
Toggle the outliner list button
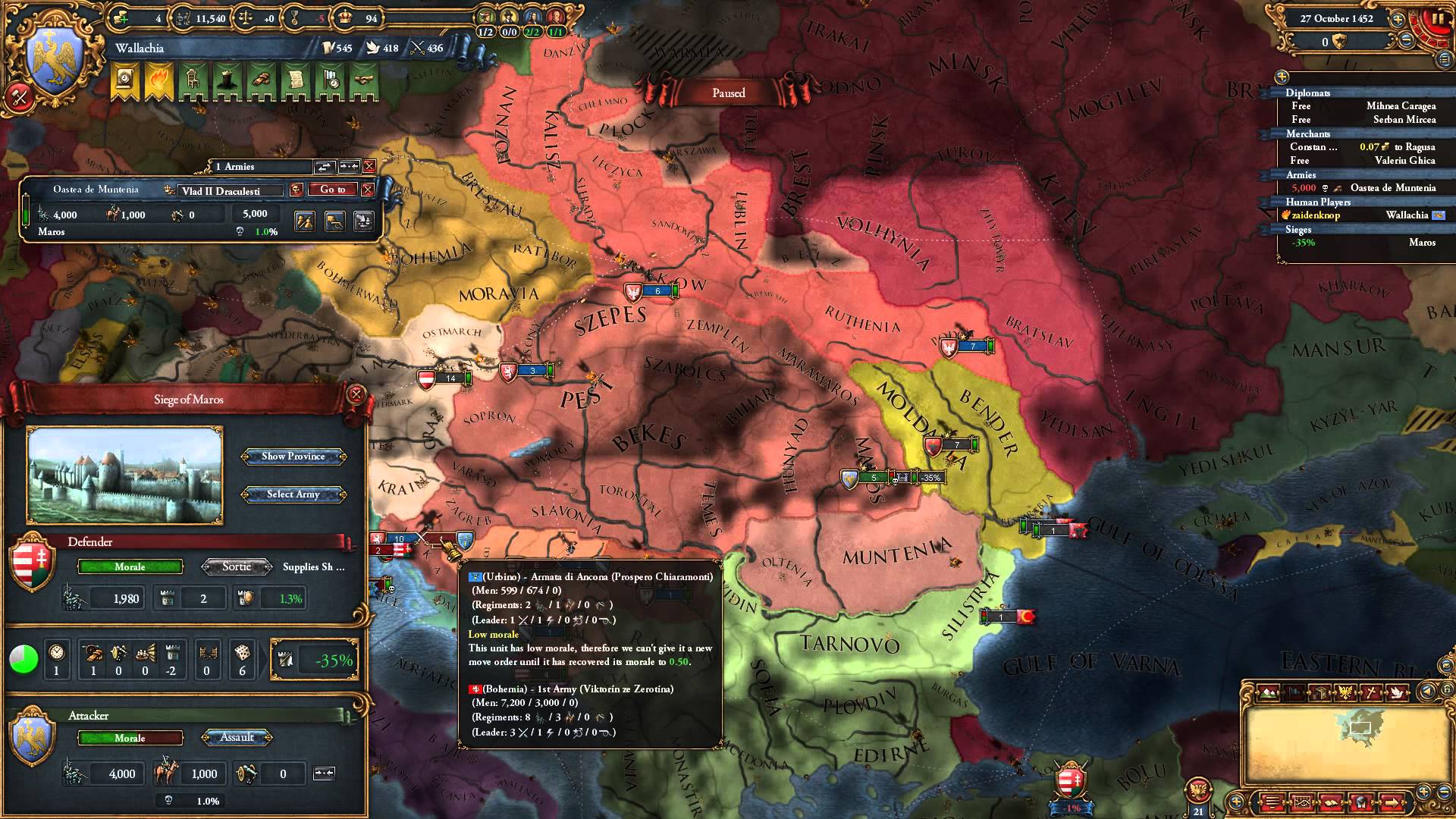click(x=1442, y=59)
